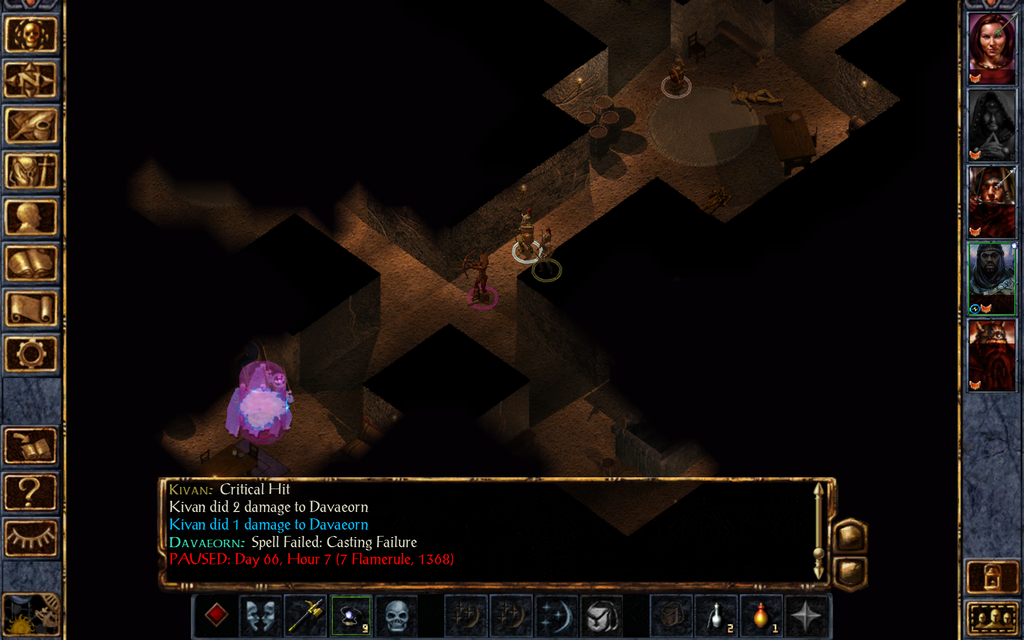This screenshot has width=1024, height=640.
Task: Click the padlock button in right sidebar
Action: pos(991,577)
